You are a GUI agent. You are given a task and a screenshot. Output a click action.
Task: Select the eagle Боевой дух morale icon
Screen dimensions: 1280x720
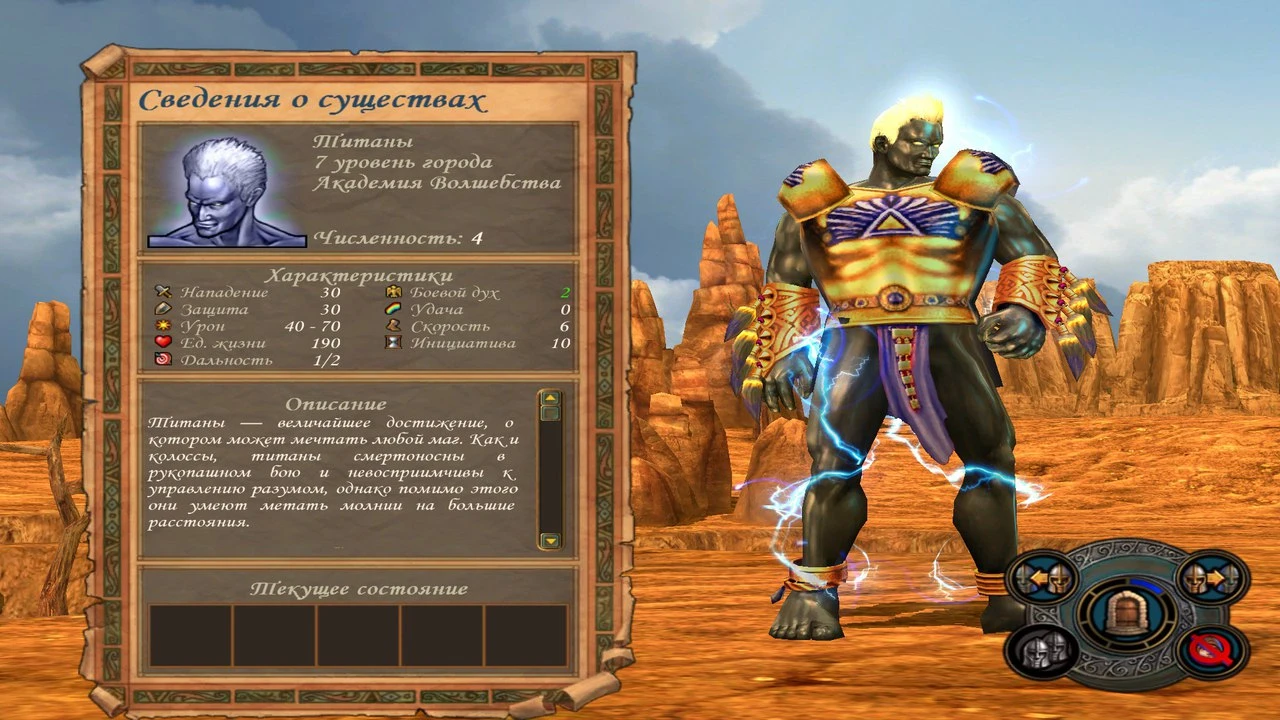(x=394, y=292)
